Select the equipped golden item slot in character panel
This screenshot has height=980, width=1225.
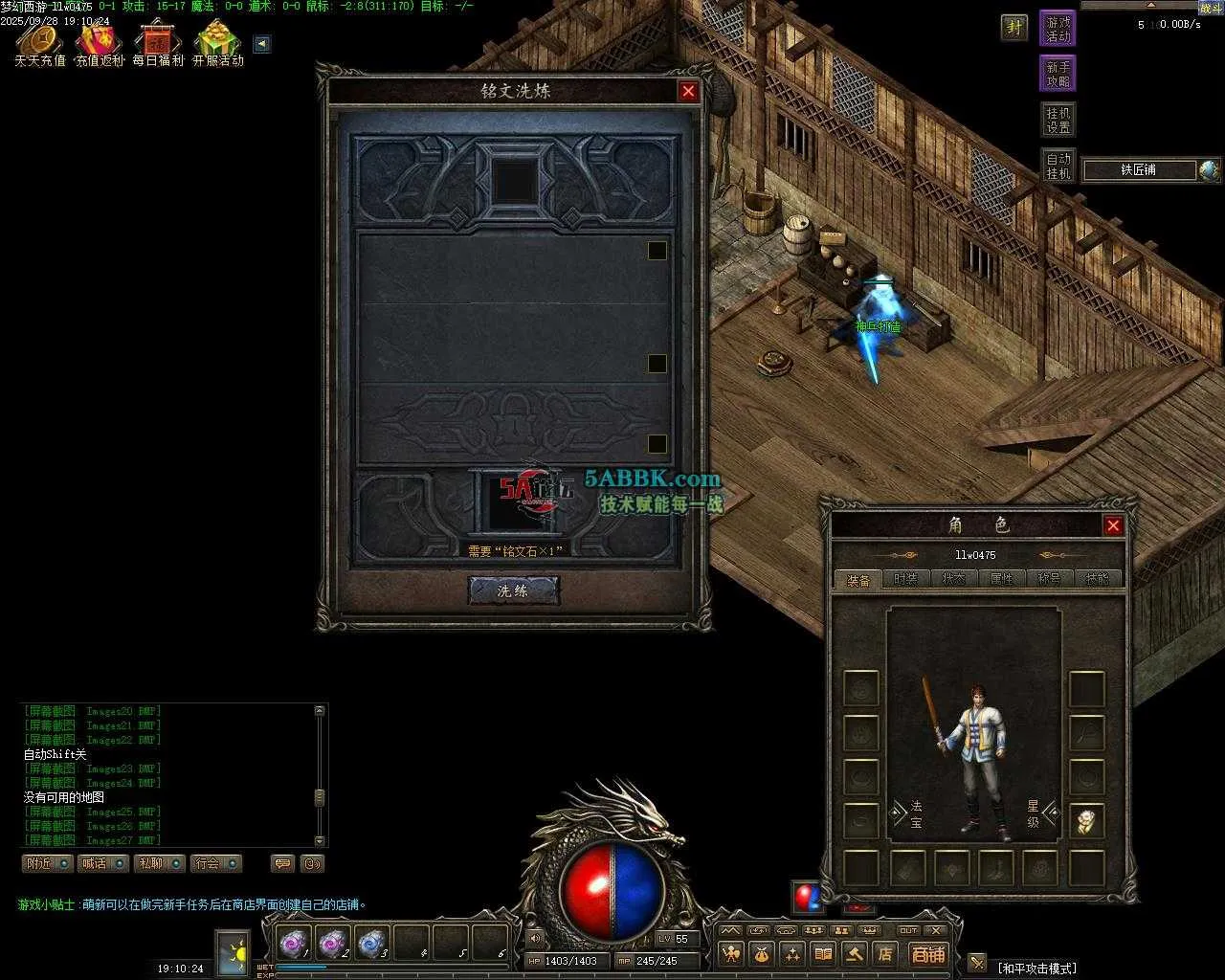click(1086, 821)
